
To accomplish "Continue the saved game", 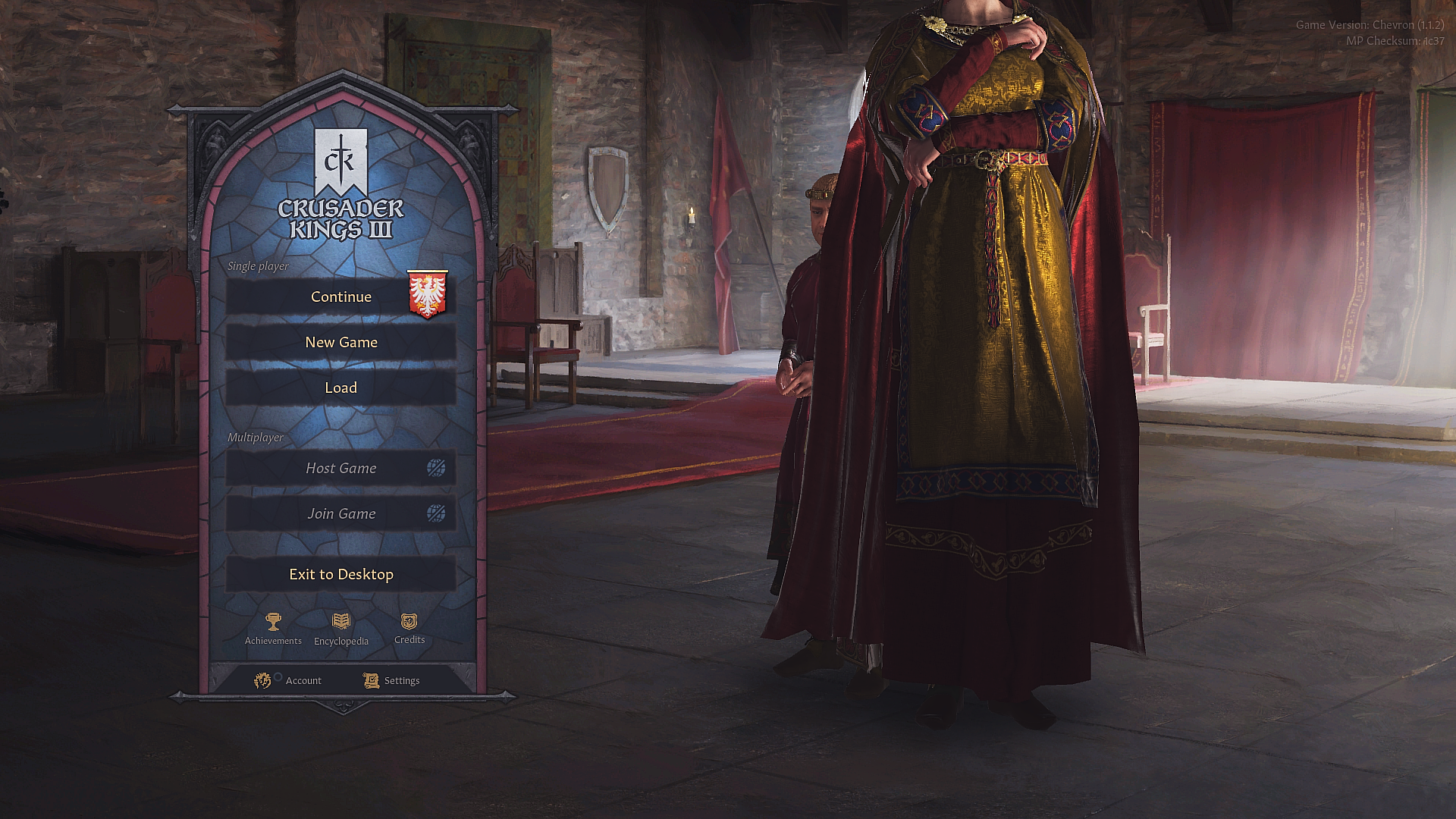I will pos(341,297).
